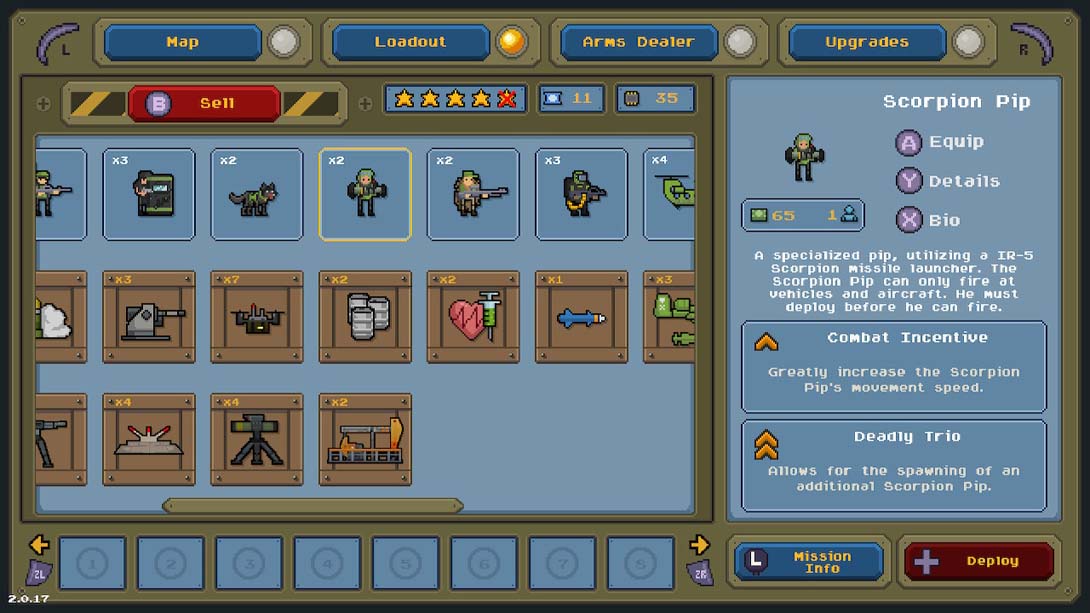1090x613 pixels.
Task: Pick the sniper rifle soldier card
Action: (473, 194)
